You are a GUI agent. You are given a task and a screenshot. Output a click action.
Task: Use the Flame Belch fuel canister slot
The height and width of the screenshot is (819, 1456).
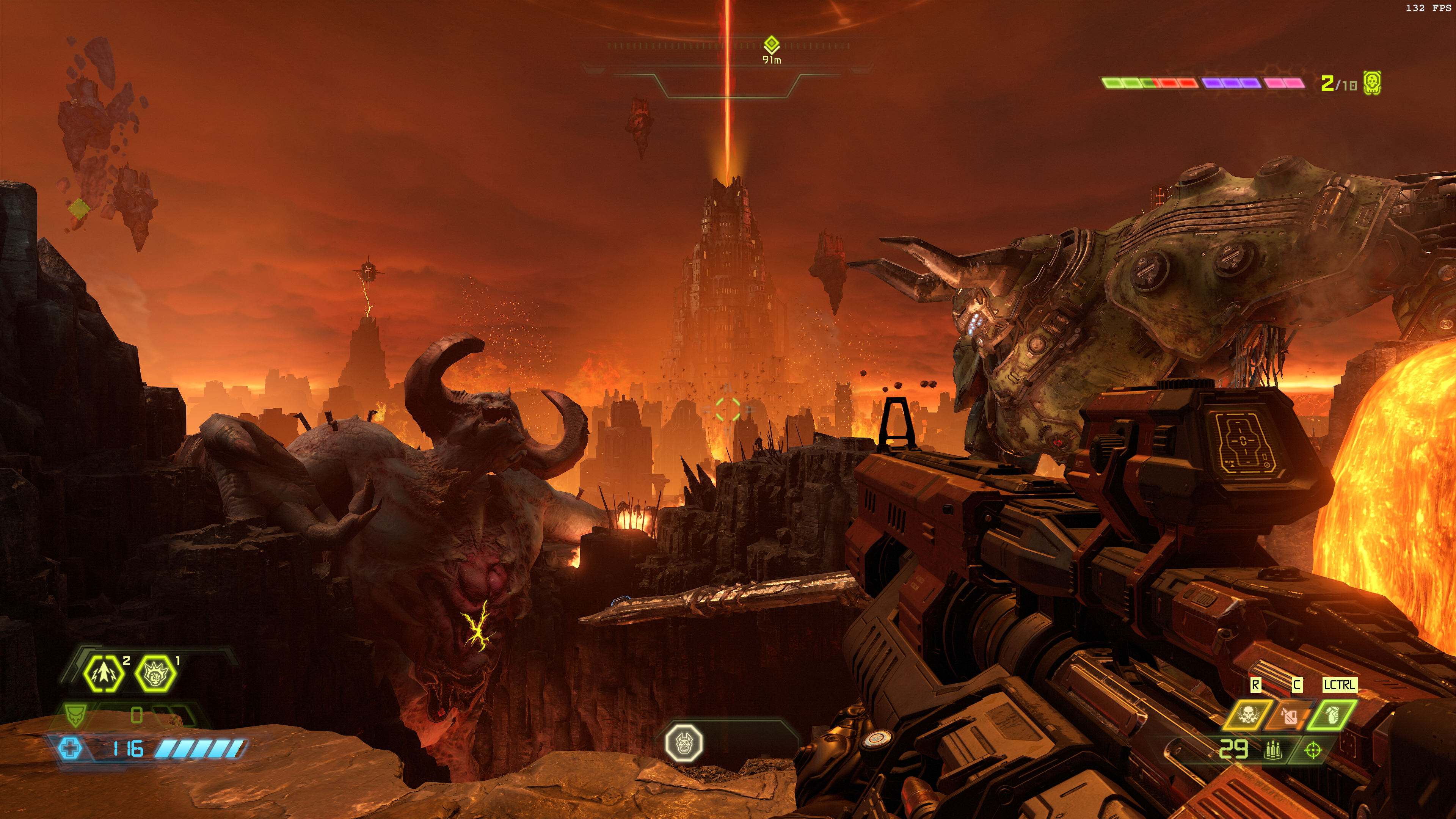pyautogui.click(x=1289, y=715)
